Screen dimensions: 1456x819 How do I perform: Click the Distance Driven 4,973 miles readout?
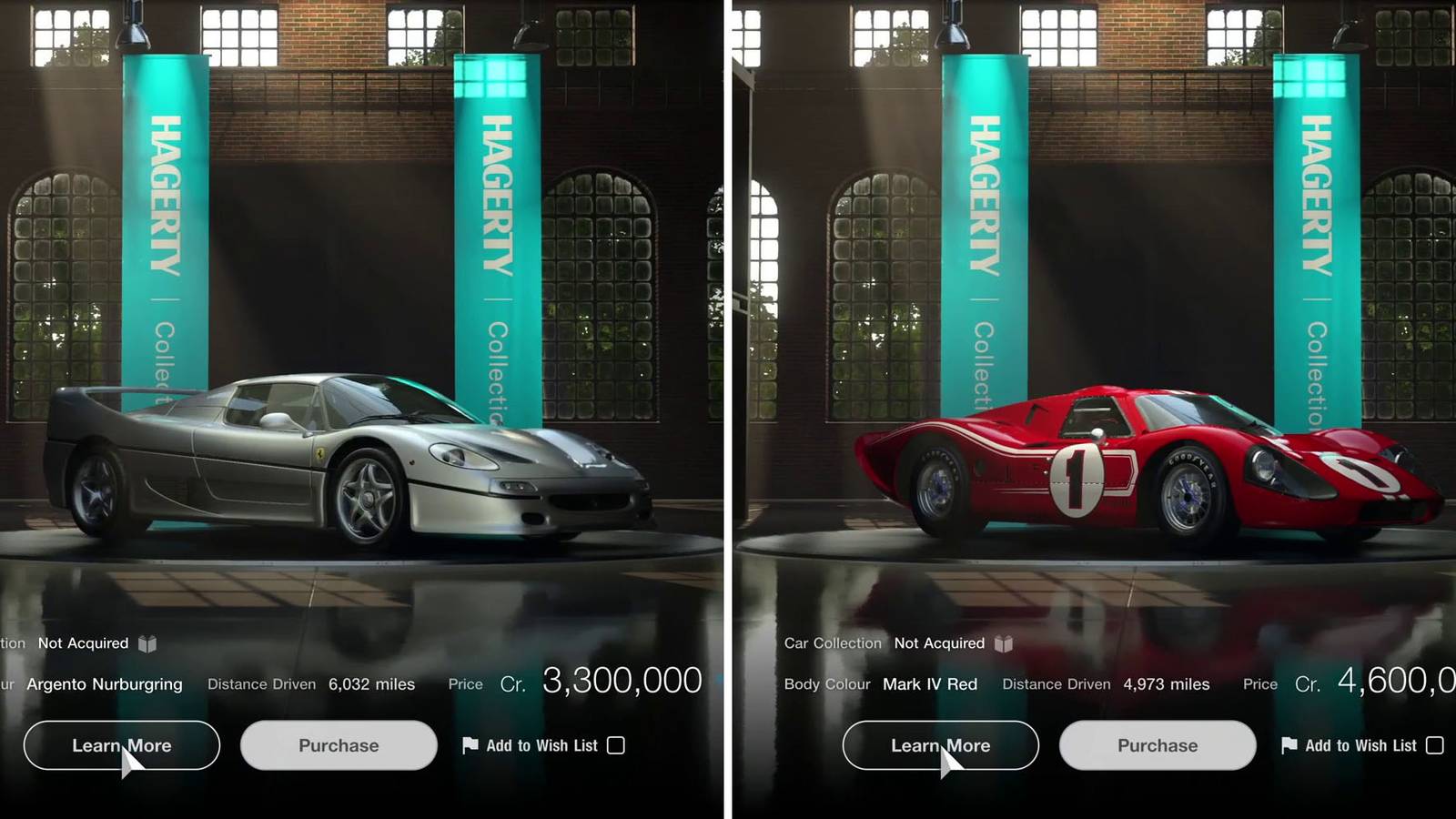pos(1168,683)
